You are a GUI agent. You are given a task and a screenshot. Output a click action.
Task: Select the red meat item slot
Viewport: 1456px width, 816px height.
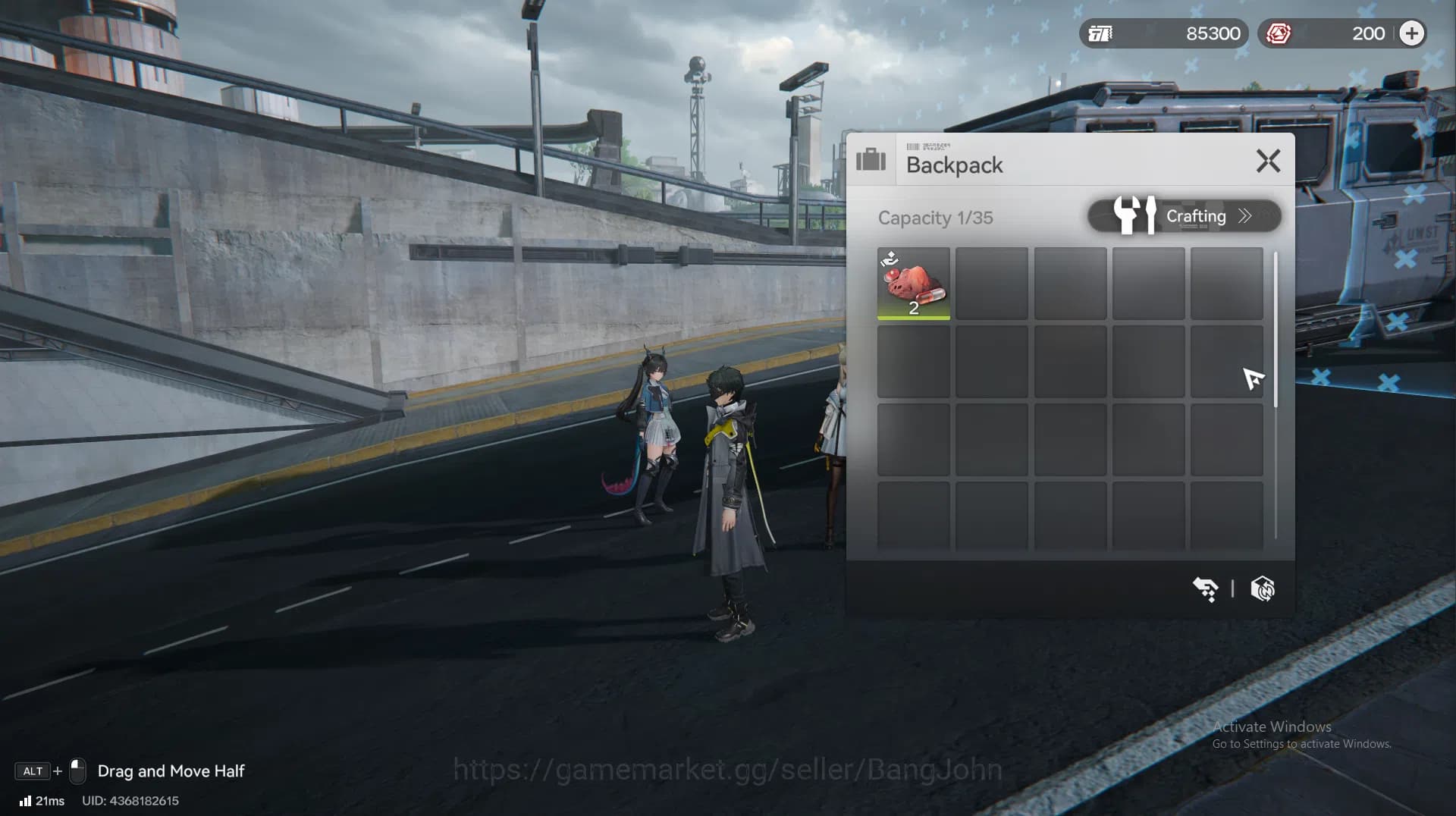pyautogui.click(x=913, y=284)
